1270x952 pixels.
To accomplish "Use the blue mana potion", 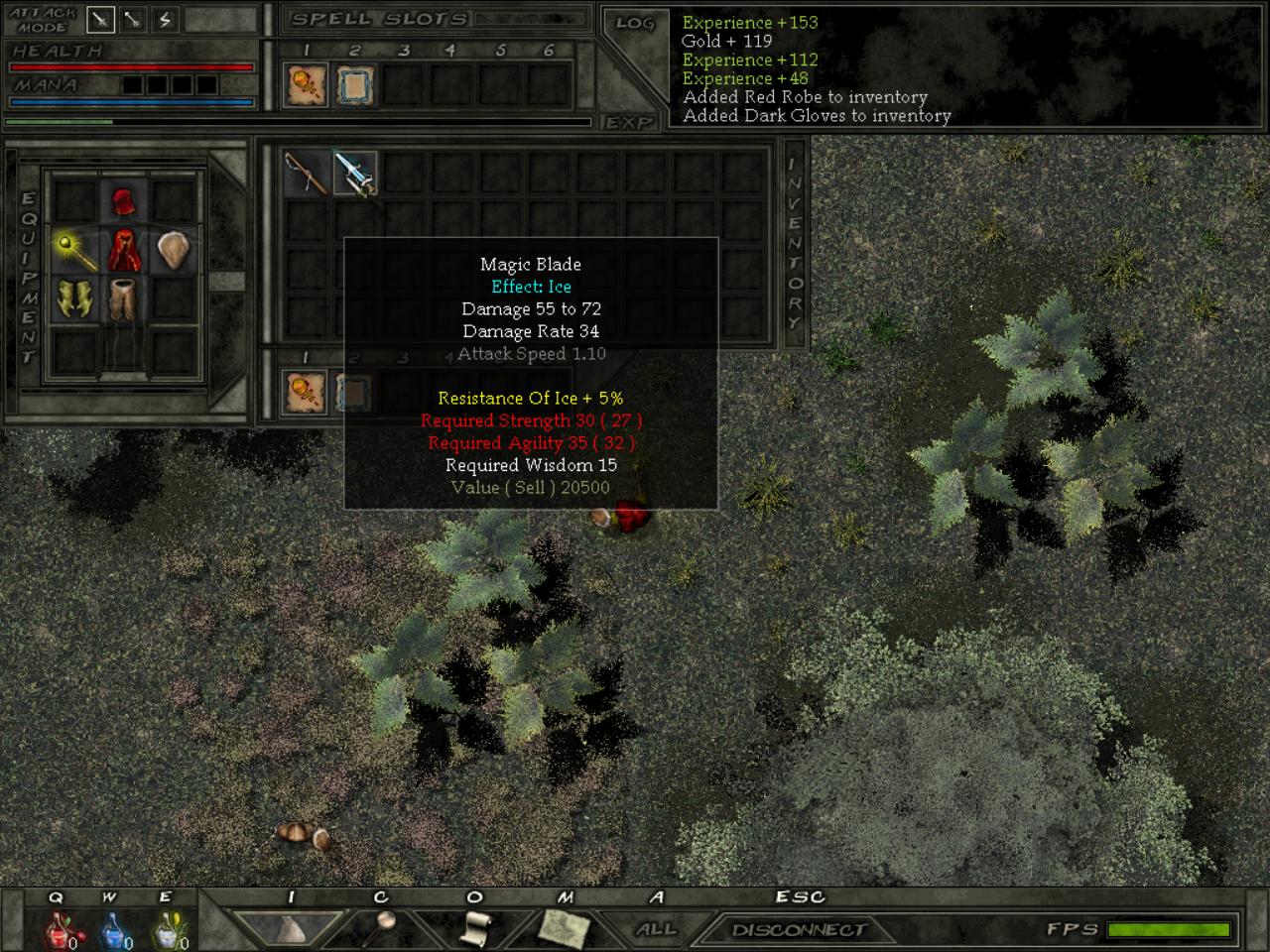I will pyautogui.click(x=113, y=930).
